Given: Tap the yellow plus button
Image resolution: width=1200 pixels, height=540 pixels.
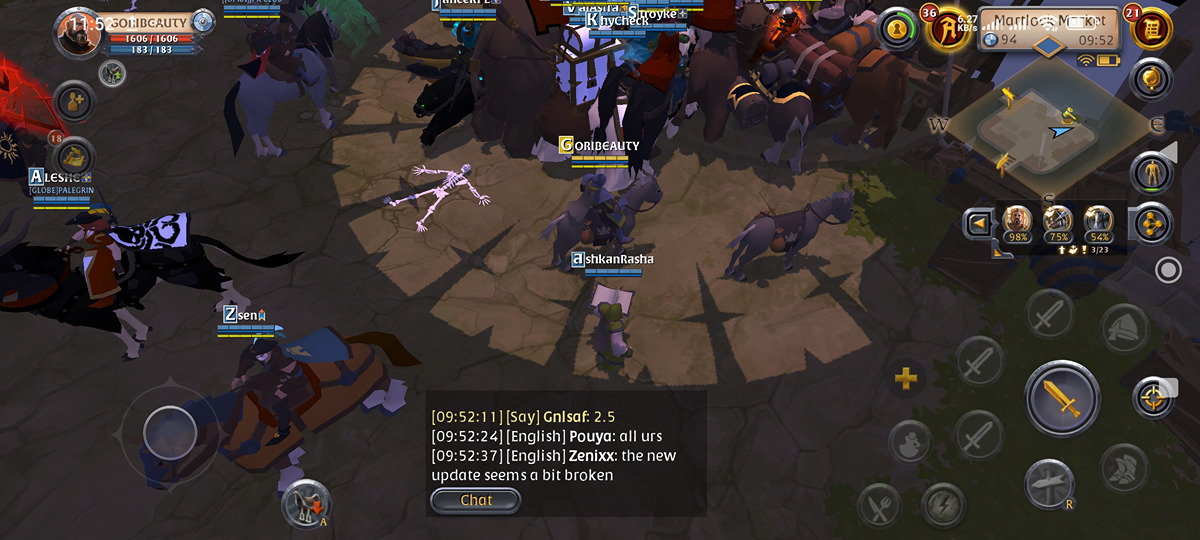Looking at the screenshot, I should 905,378.
